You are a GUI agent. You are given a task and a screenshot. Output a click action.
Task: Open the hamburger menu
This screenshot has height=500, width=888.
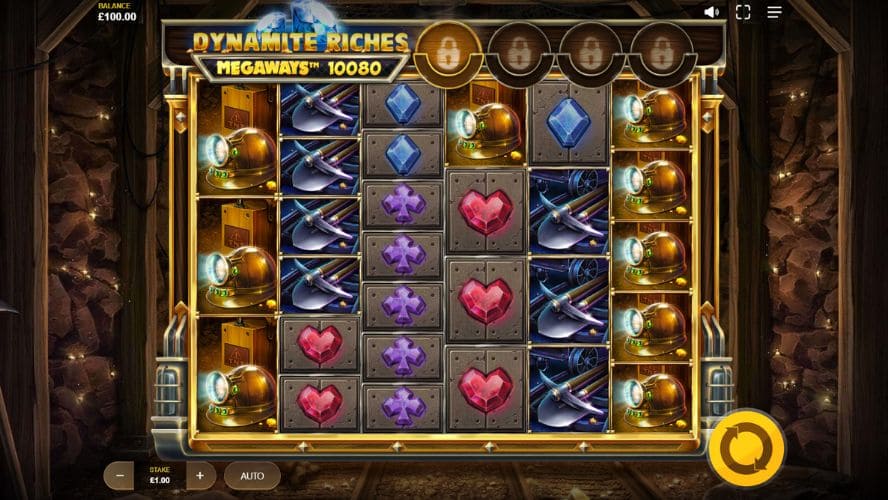[x=774, y=12]
